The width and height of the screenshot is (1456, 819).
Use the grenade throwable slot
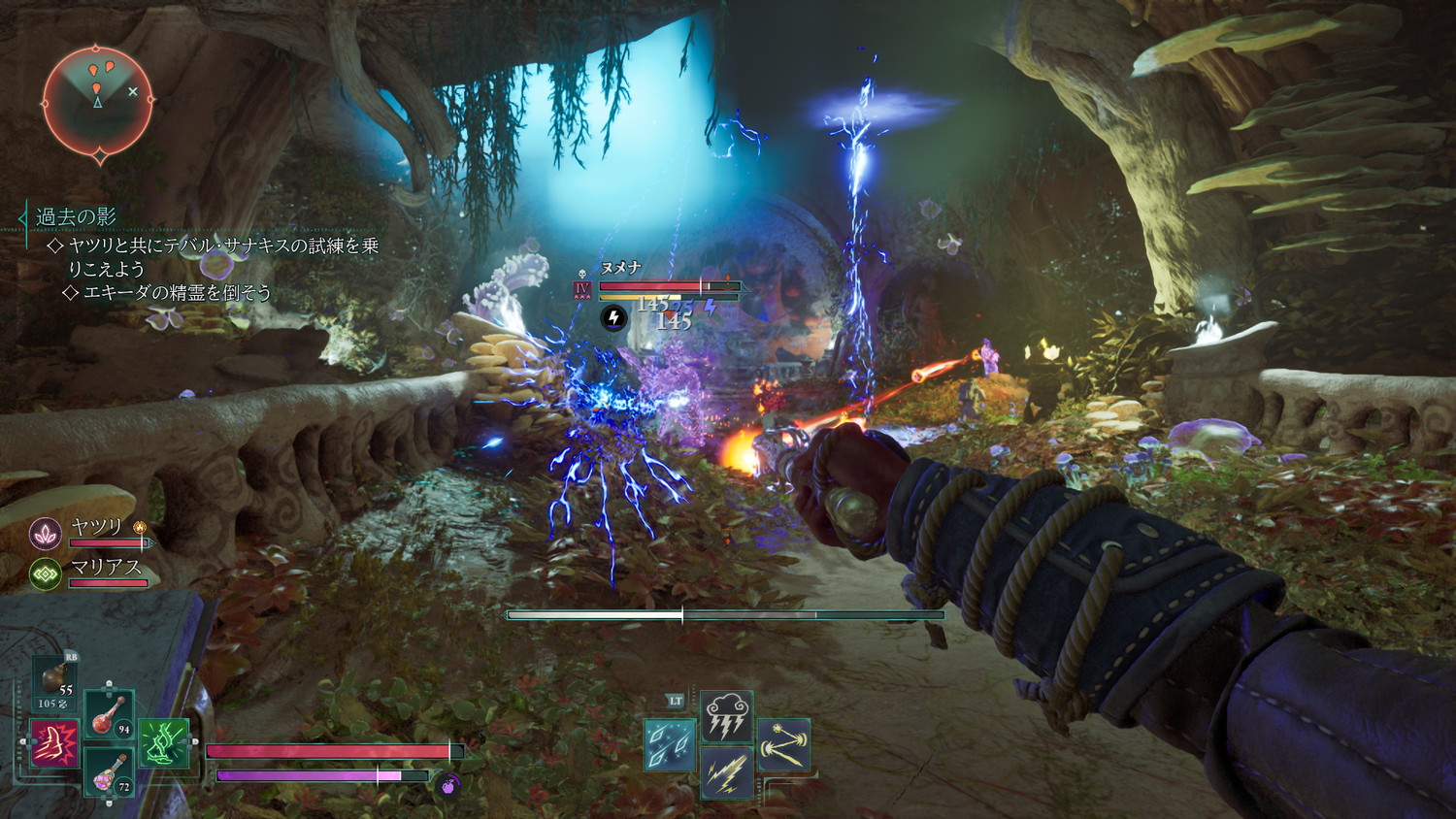click(55, 677)
